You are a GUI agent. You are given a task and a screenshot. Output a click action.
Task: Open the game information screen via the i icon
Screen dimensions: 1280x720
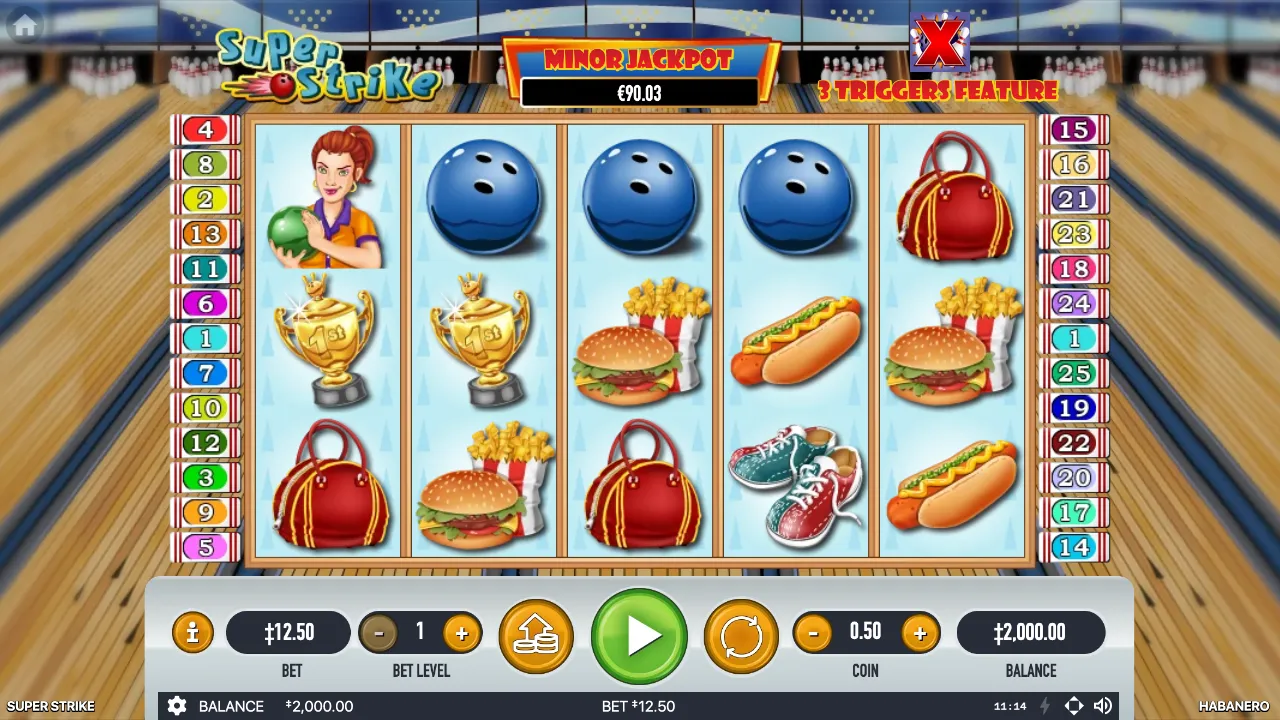(192, 632)
